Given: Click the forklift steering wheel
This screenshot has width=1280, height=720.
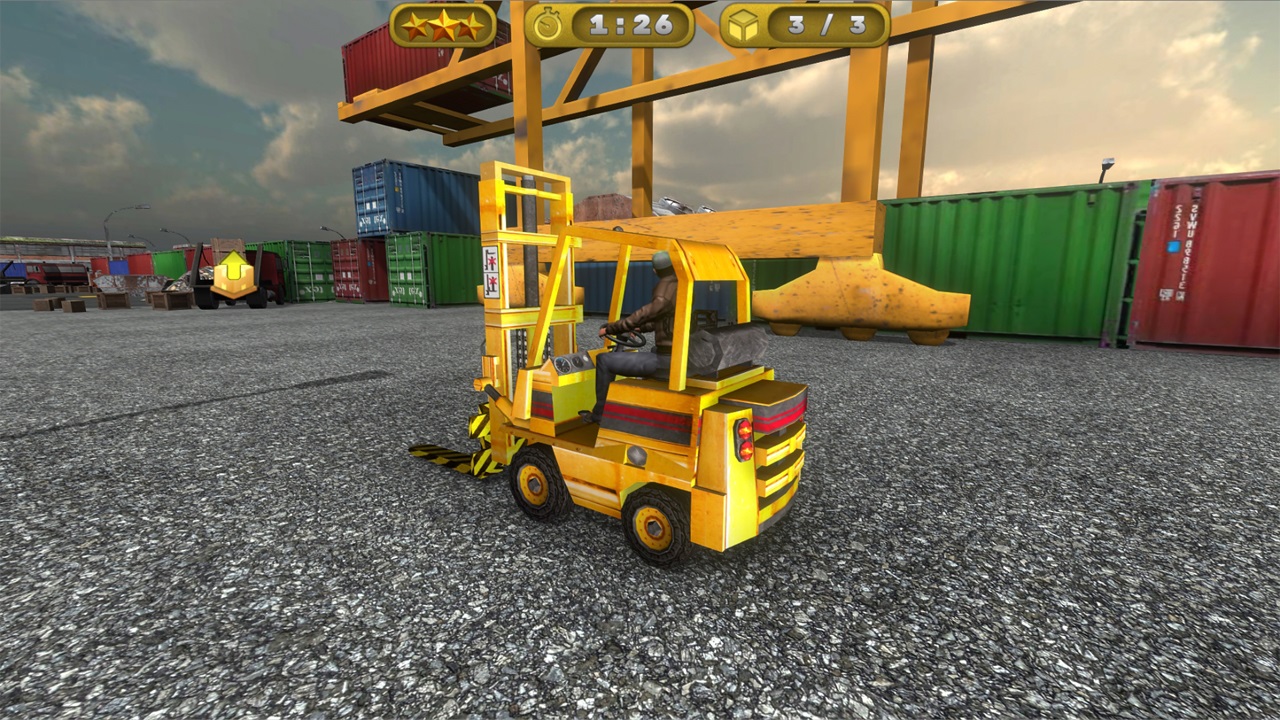Looking at the screenshot, I should 623,338.
